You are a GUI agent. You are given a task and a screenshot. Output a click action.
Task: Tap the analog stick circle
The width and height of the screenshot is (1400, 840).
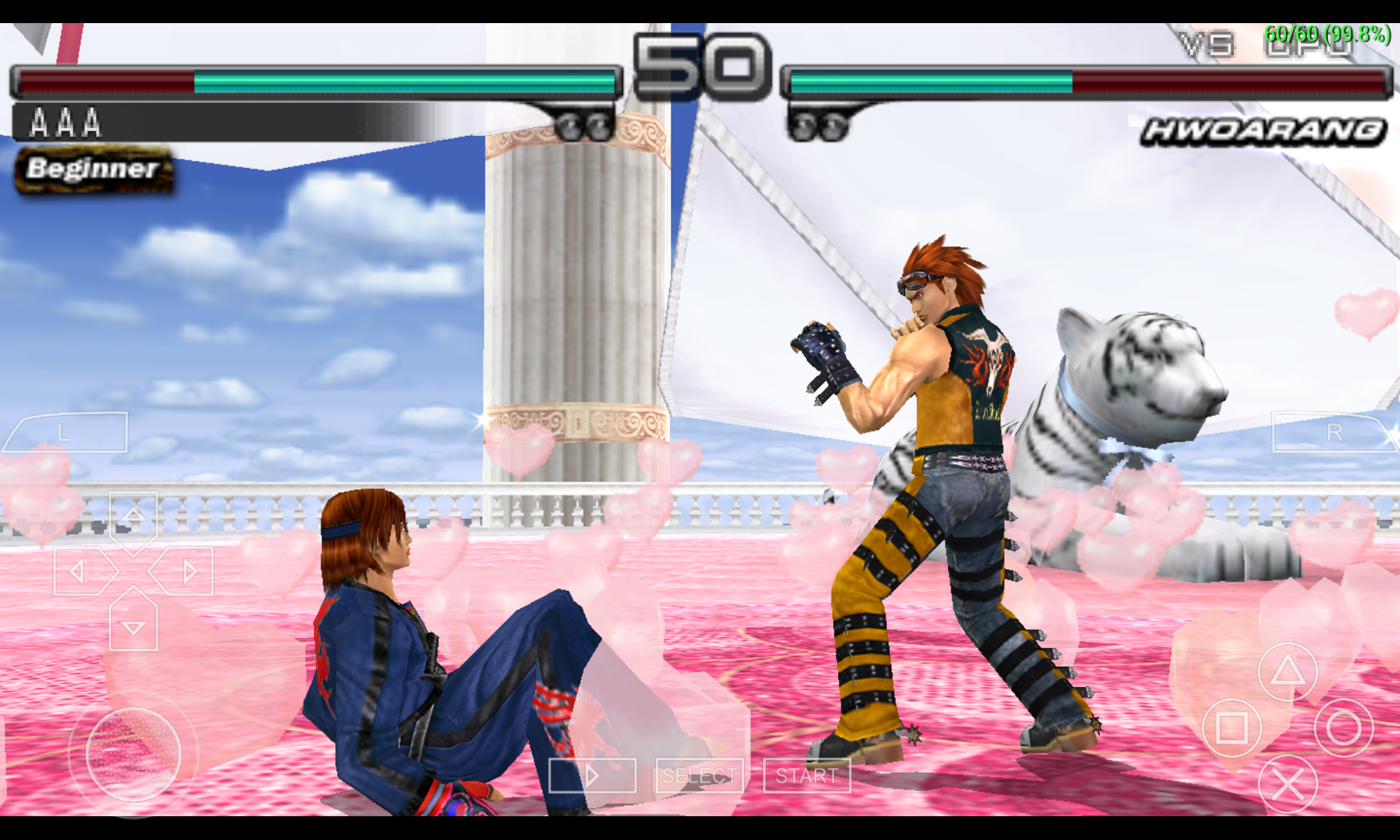pyautogui.click(x=133, y=754)
